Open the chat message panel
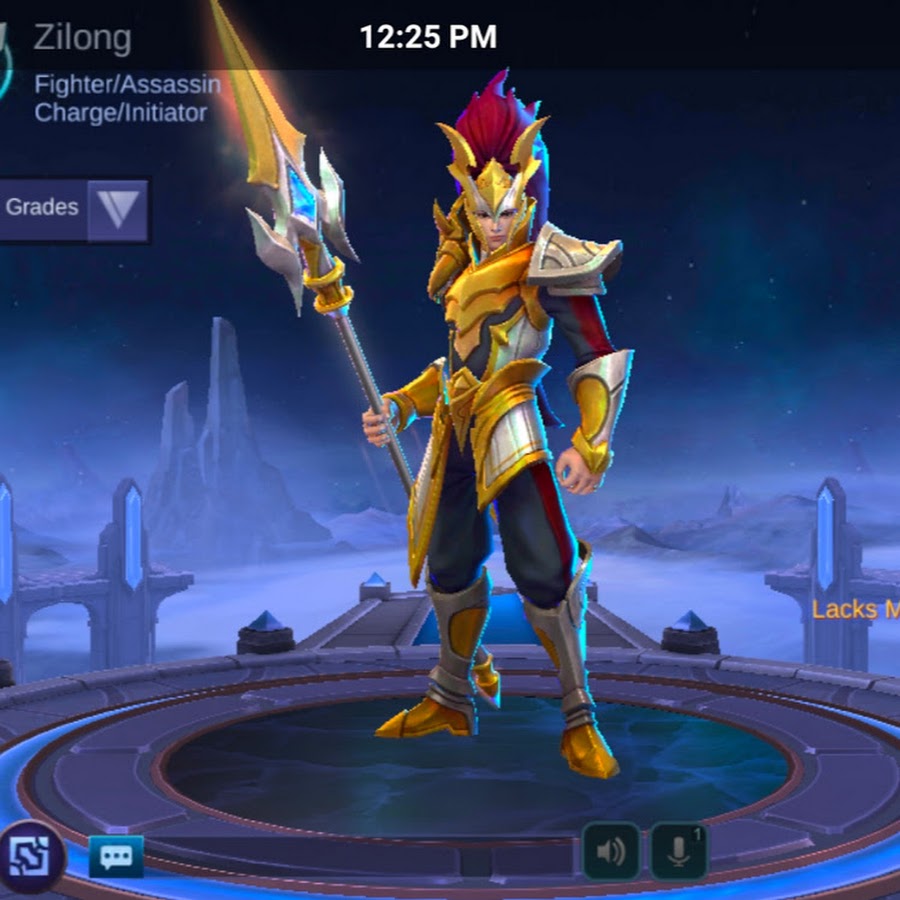Screen dimensions: 900x900 click(116, 856)
